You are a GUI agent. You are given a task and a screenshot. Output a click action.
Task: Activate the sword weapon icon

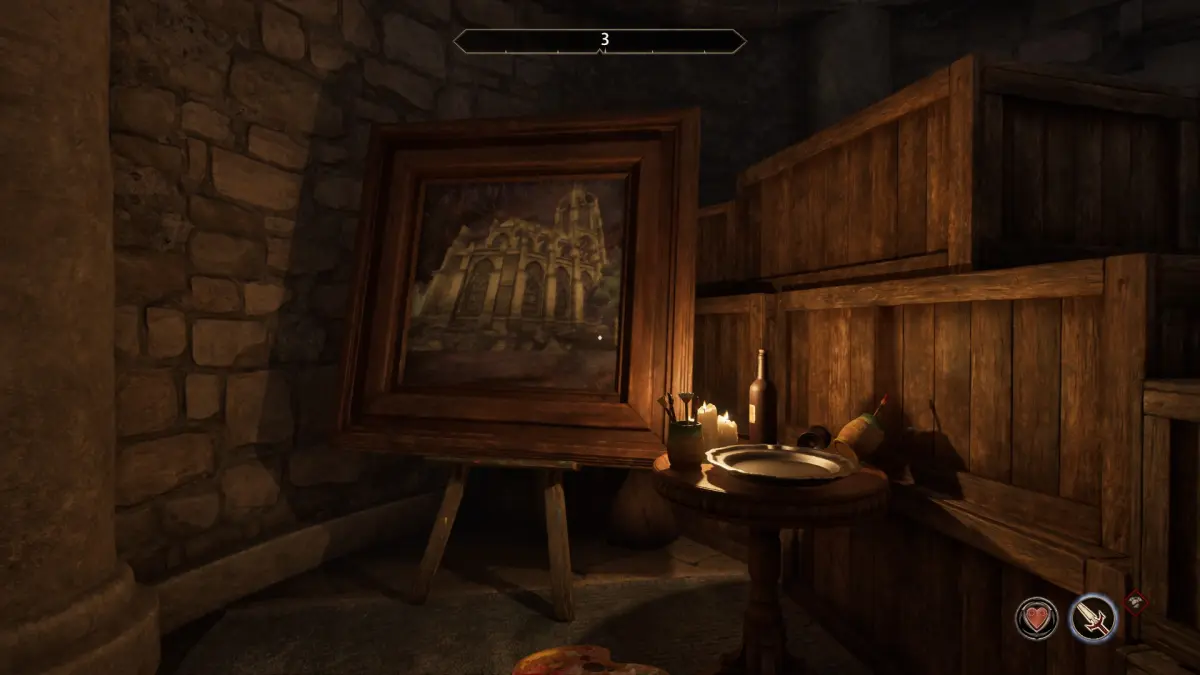tap(1093, 617)
